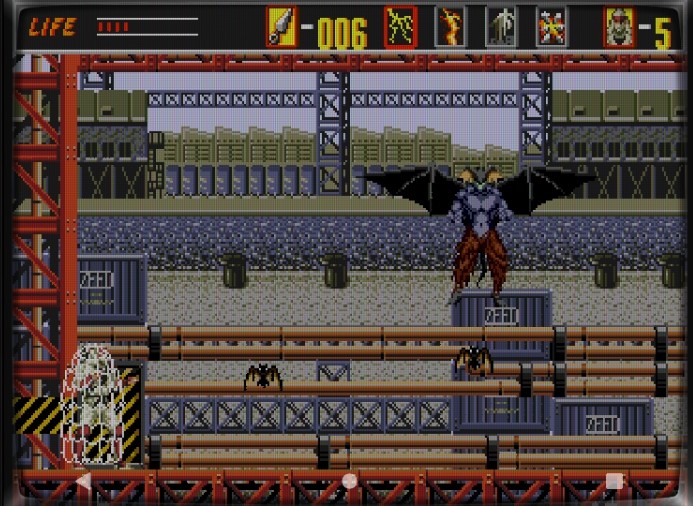Pick the explosion ninjutsu icon
The width and height of the screenshot is (693, 506).
pos(551,27)
